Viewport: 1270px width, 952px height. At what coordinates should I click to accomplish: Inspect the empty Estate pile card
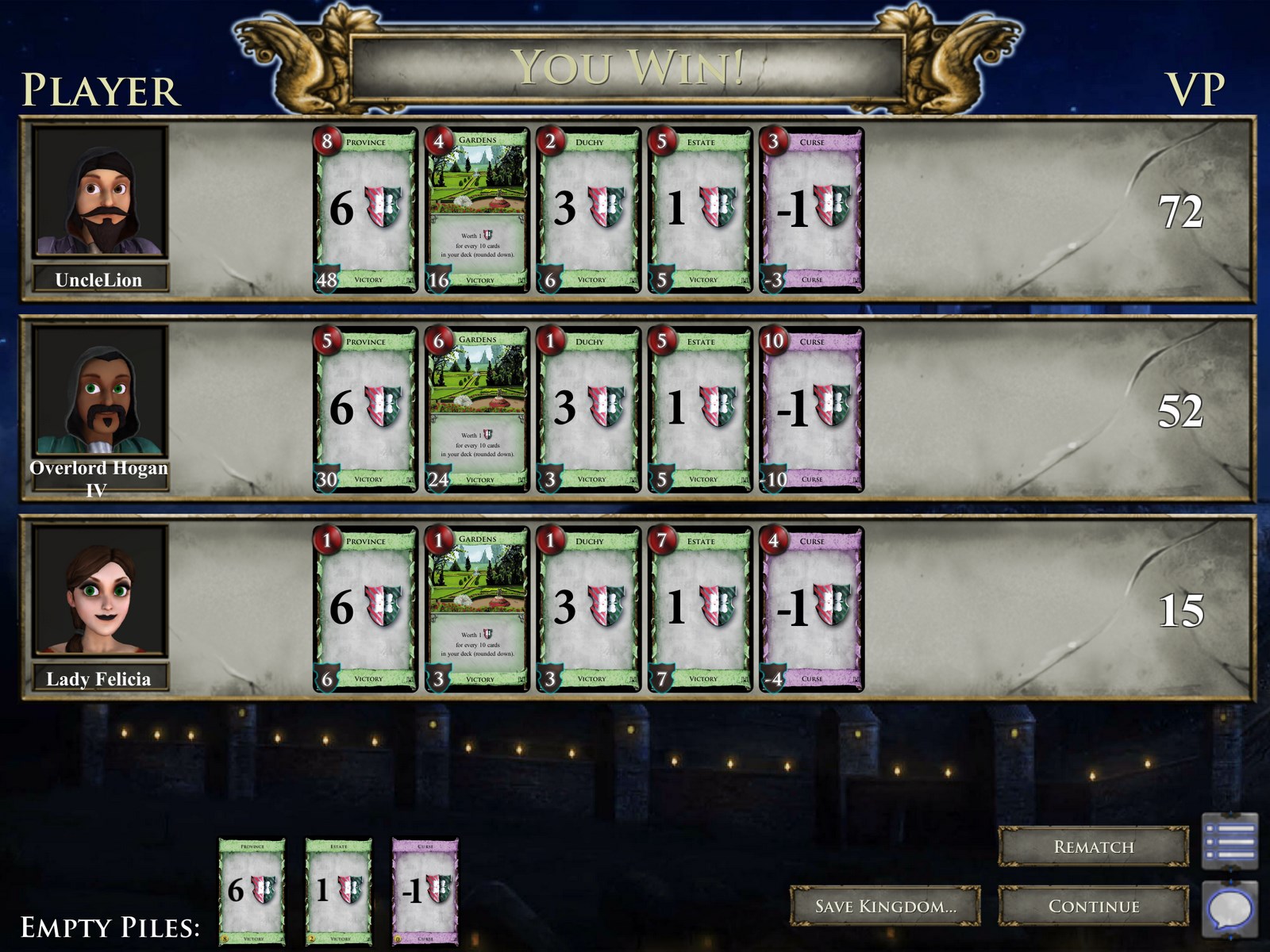[339, 891]
